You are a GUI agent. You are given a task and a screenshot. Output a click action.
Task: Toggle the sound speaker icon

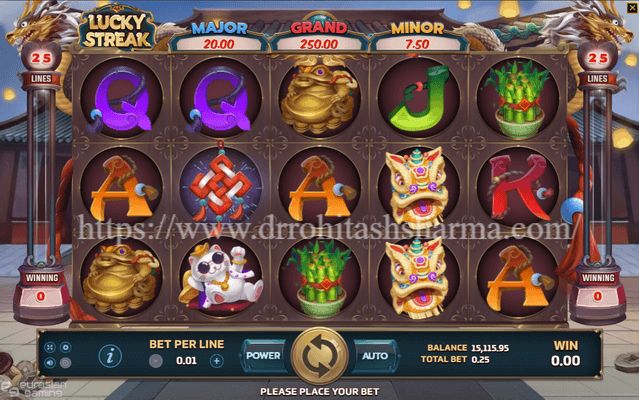point(50,363)
